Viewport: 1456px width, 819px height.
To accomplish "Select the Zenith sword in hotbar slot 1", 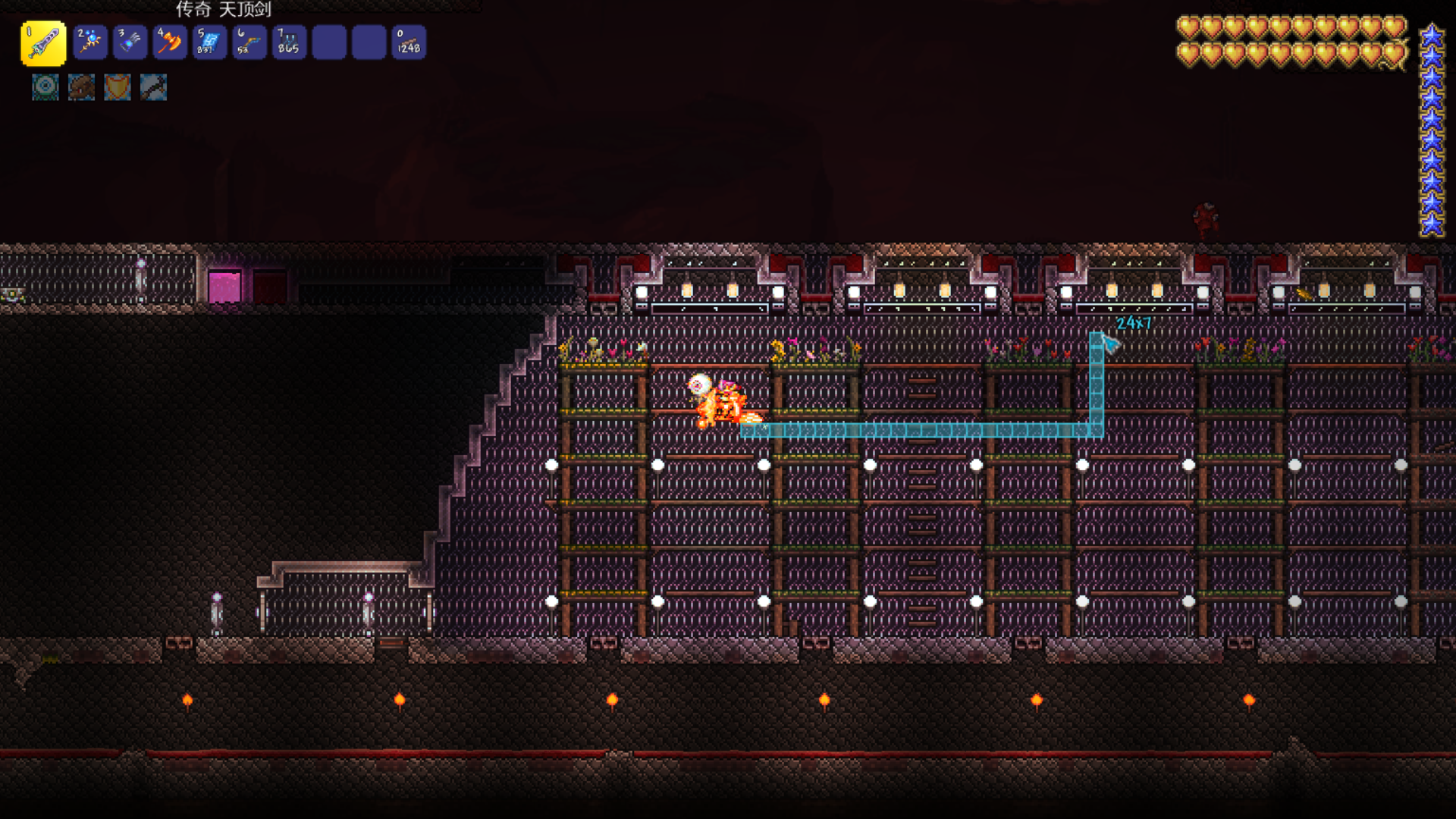I will click(x=43, y=42).
